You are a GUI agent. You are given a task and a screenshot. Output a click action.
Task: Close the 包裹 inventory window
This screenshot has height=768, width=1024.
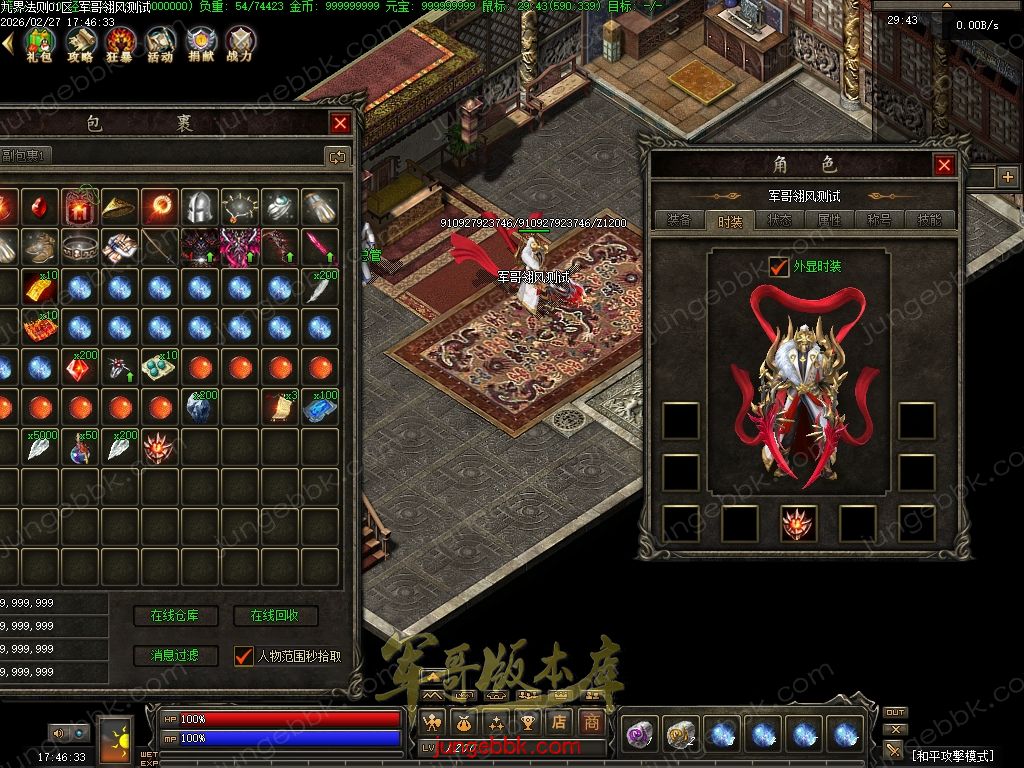[x=341, y=123]
